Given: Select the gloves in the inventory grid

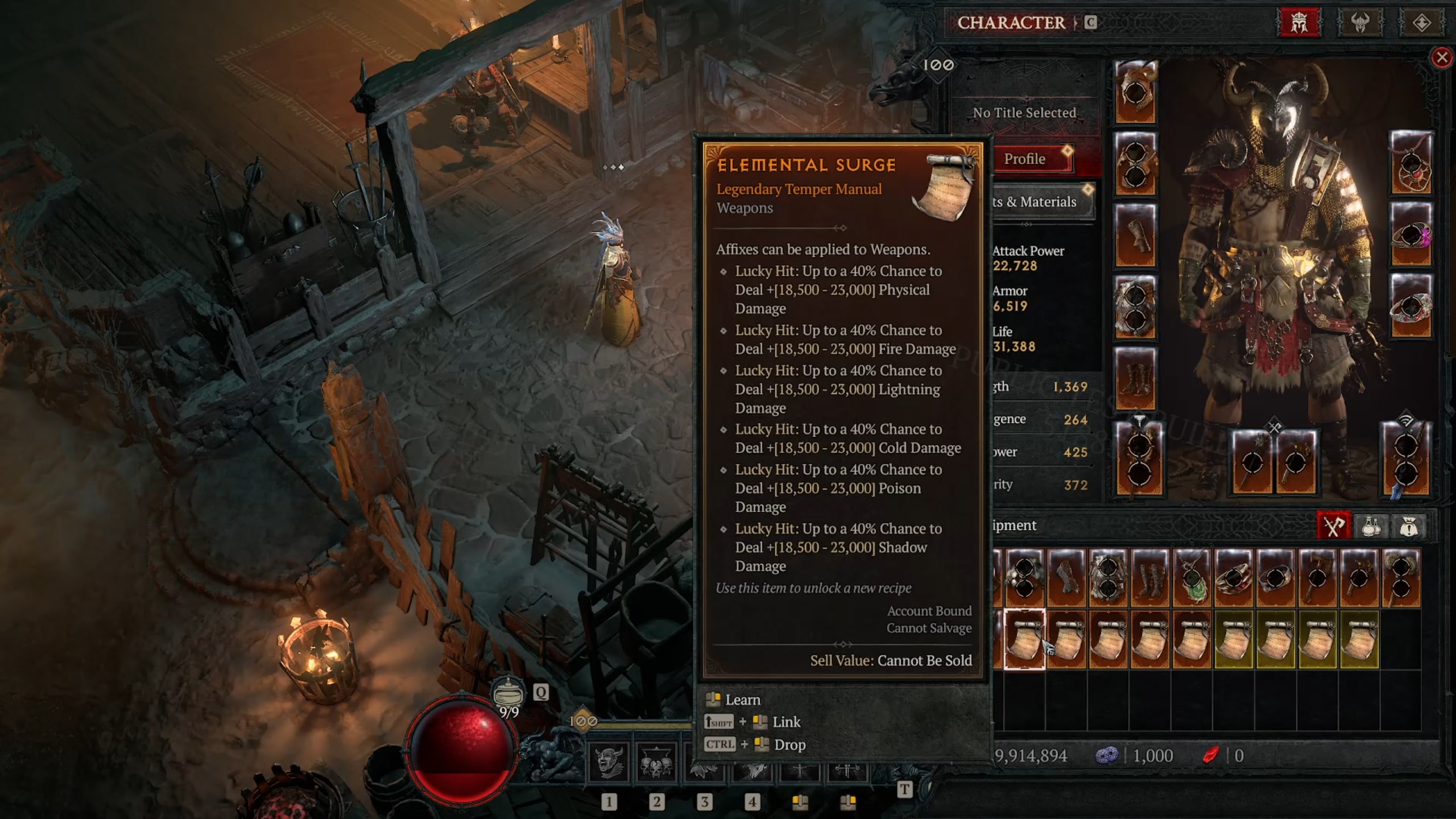Looking at the screenshot, I should (x=1066, y=577).
